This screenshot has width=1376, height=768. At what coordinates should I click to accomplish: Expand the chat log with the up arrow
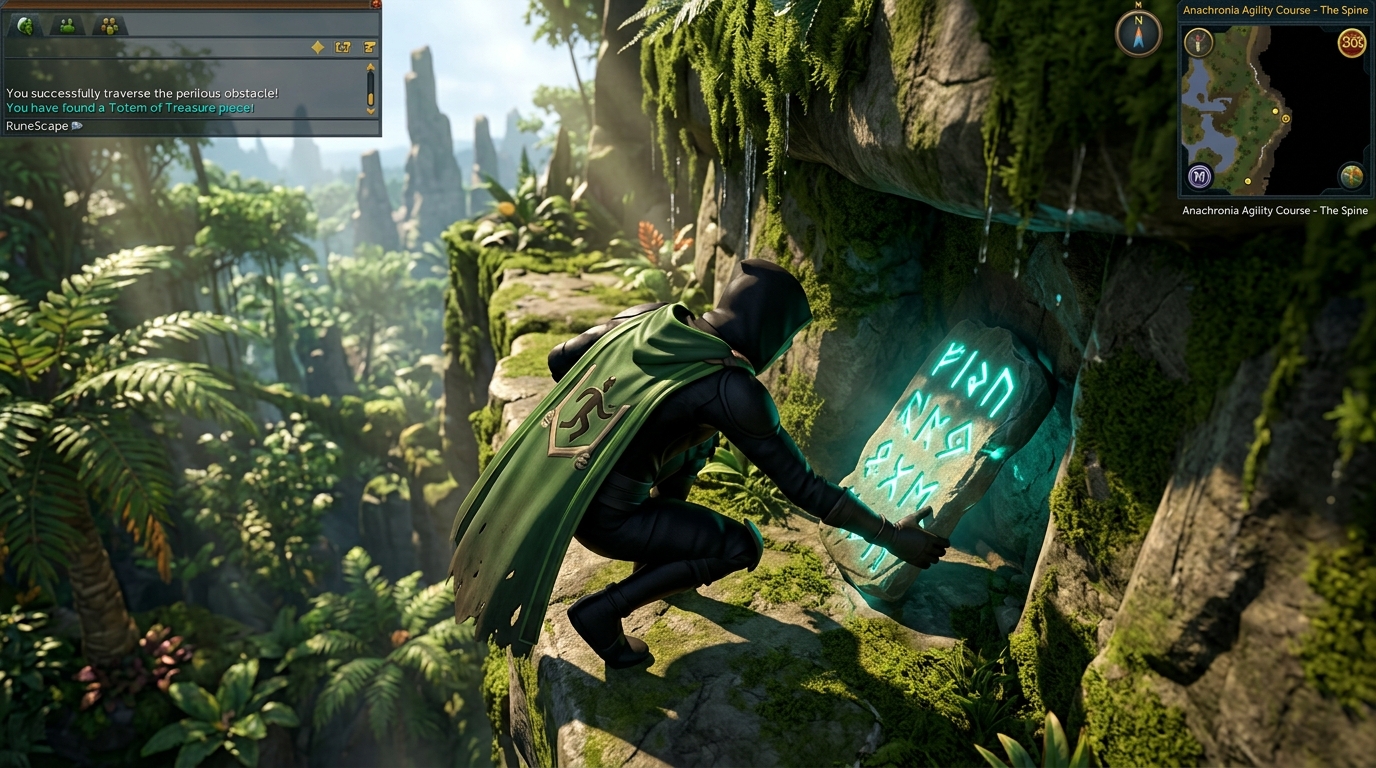click(x=370, y=67)
